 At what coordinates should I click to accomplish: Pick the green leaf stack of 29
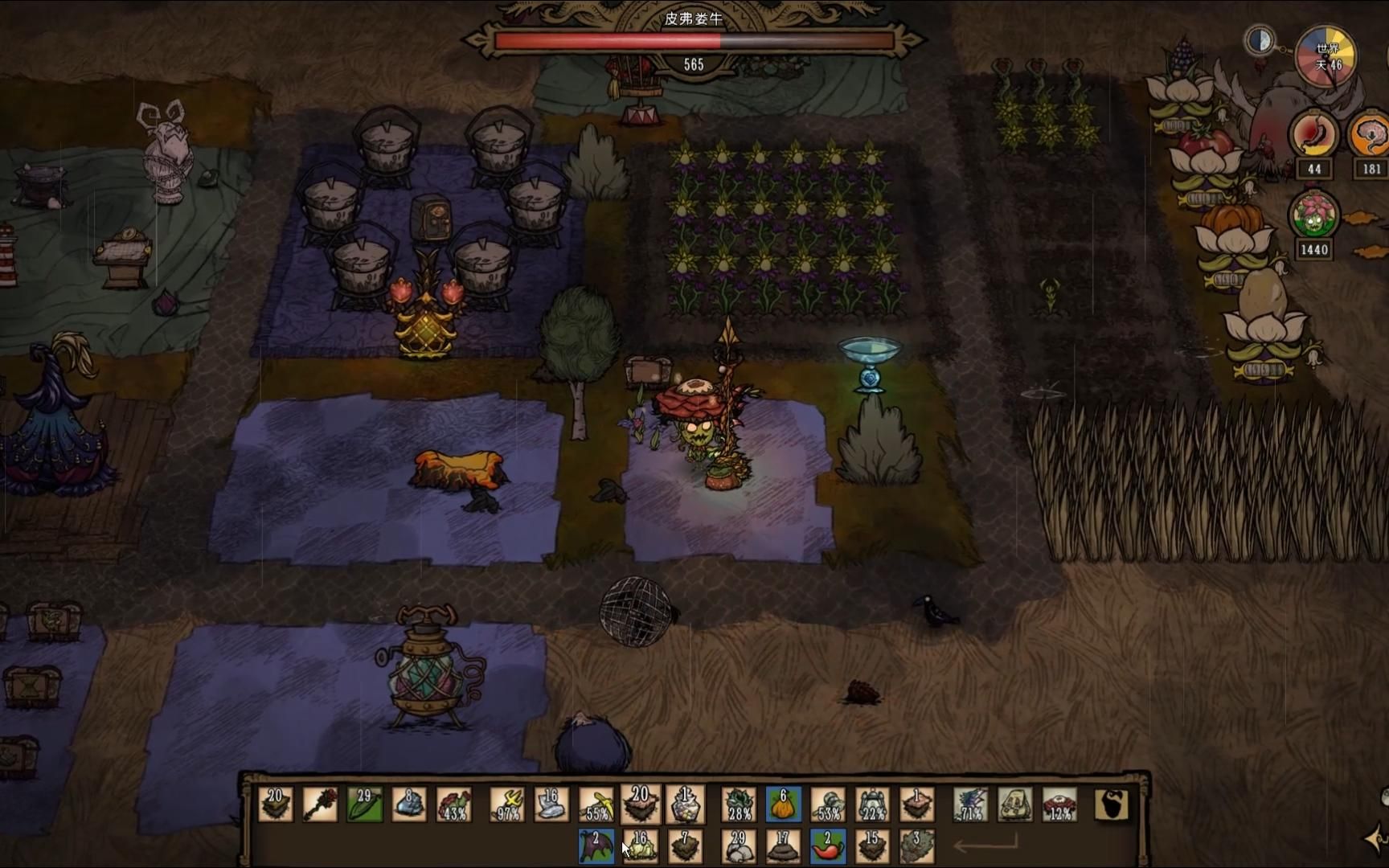364,805
